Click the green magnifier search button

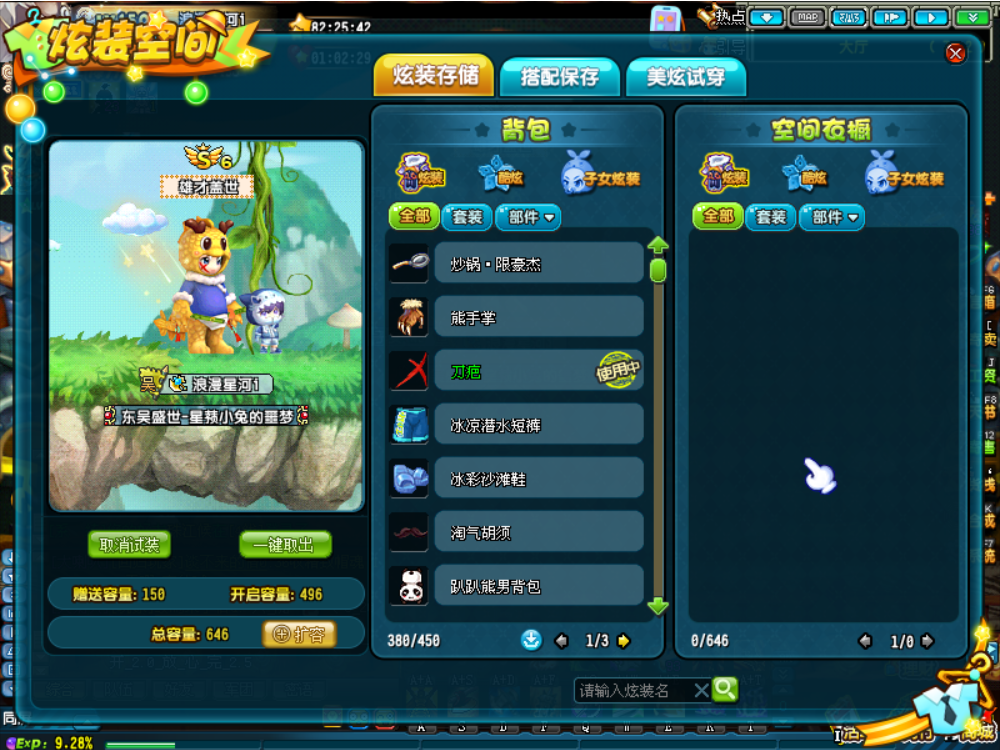[725, 689]
